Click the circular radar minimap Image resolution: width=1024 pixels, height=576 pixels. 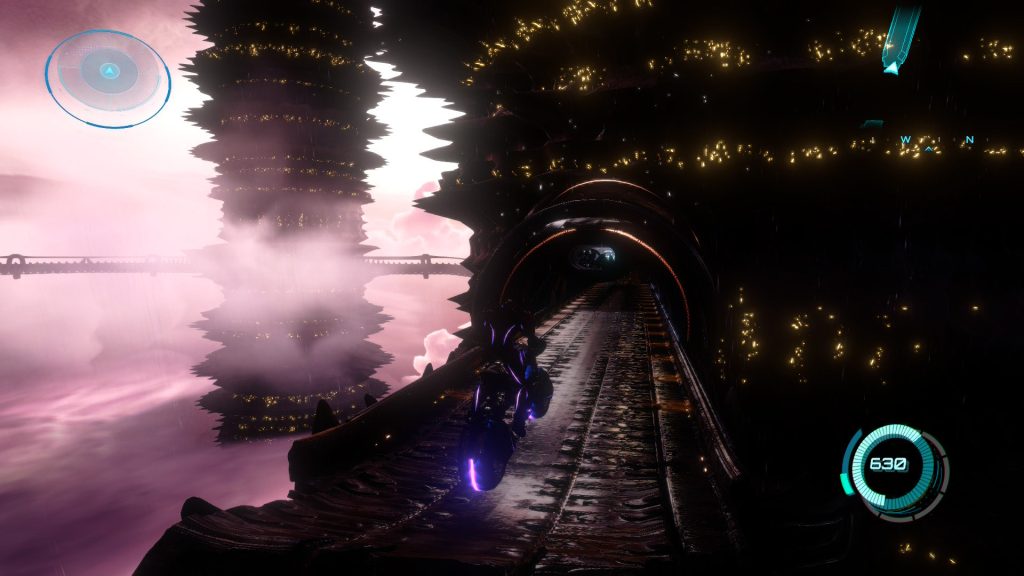click(x=108, y=77)
